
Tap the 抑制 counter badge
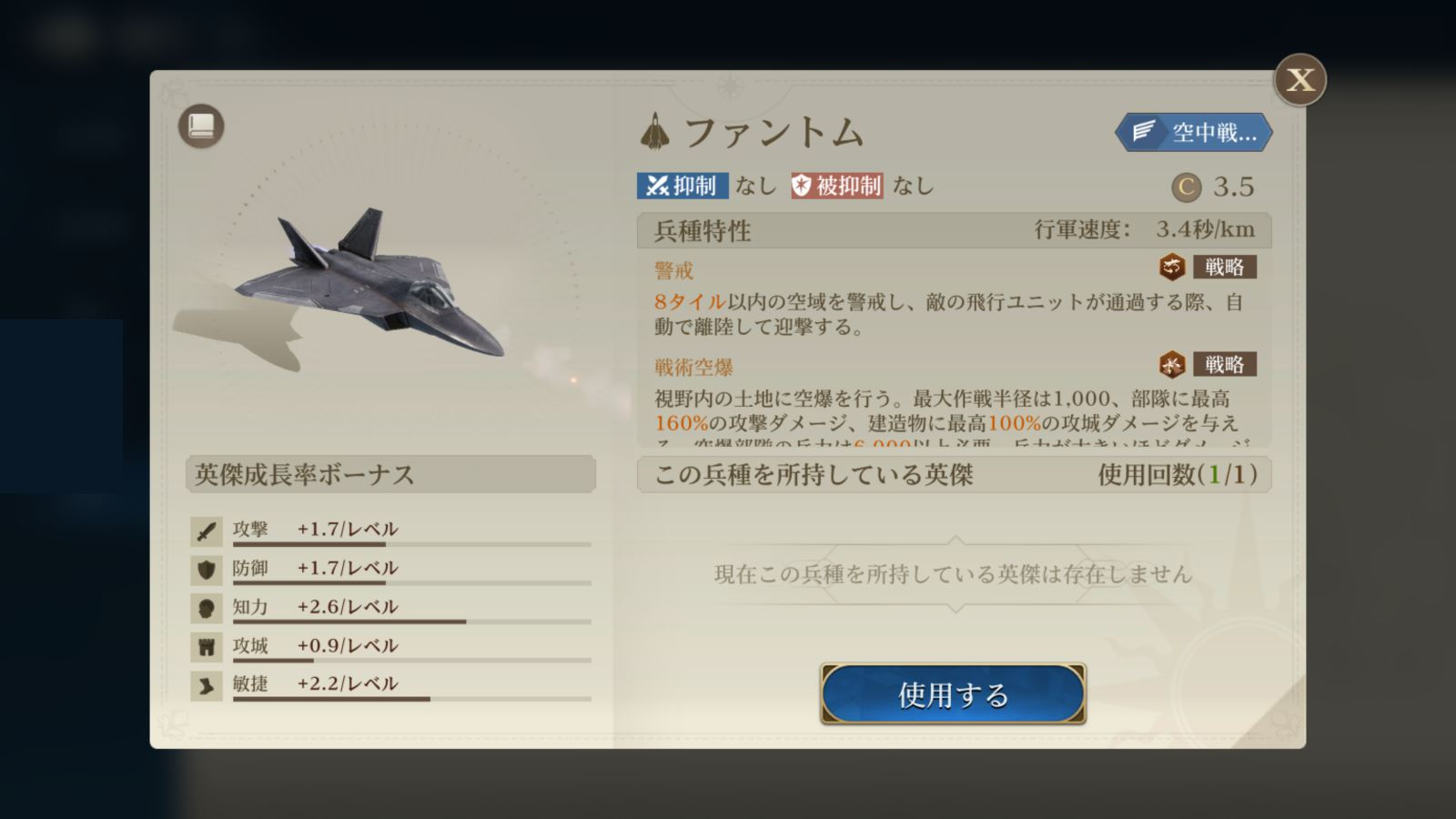point(682,186)
